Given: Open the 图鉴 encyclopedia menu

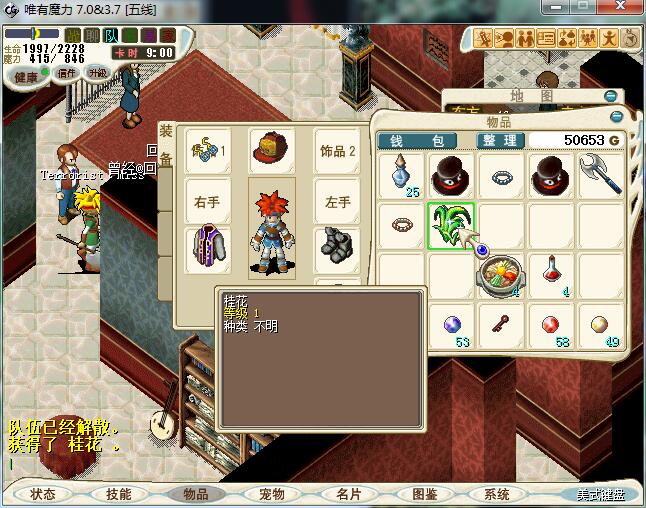Looking at the screenshot, I should 423,494.
